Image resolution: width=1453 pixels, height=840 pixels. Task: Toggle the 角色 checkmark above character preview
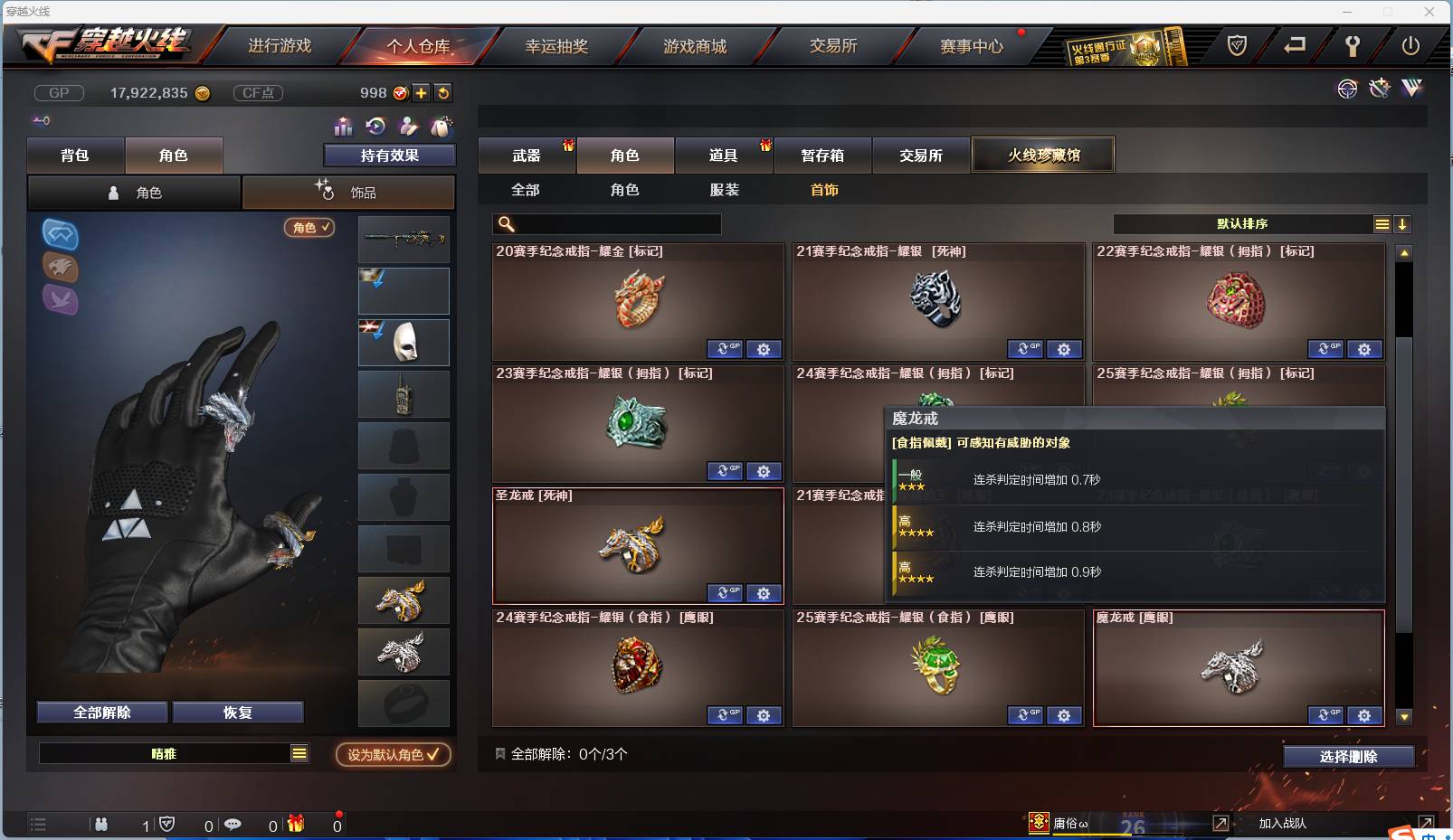pyautogui.click(x=309, y=228)
